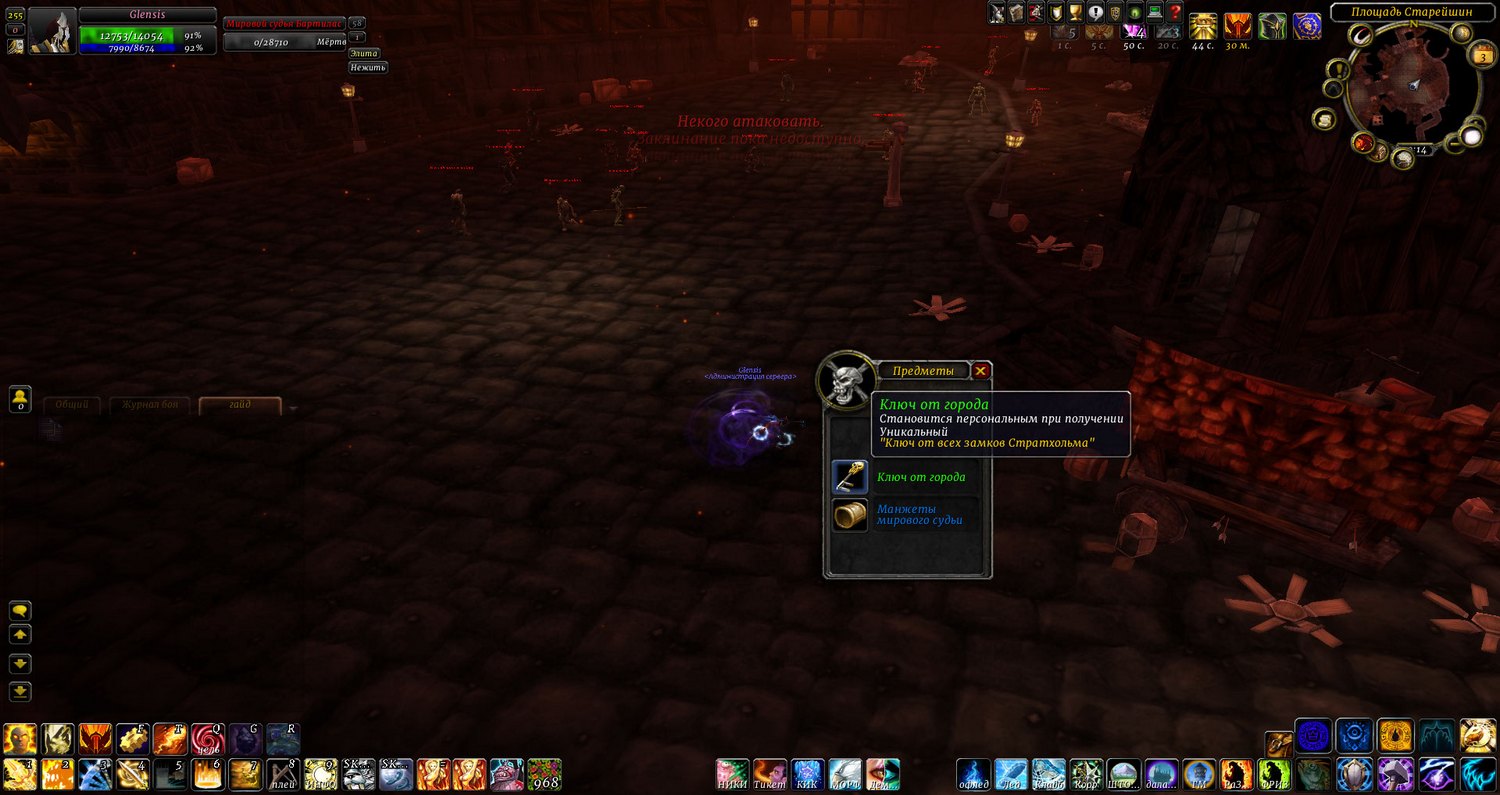Screen dimensions: 1500x795
Task: Activate the Тикет macro icon
Action: click(x=770, y=774)
